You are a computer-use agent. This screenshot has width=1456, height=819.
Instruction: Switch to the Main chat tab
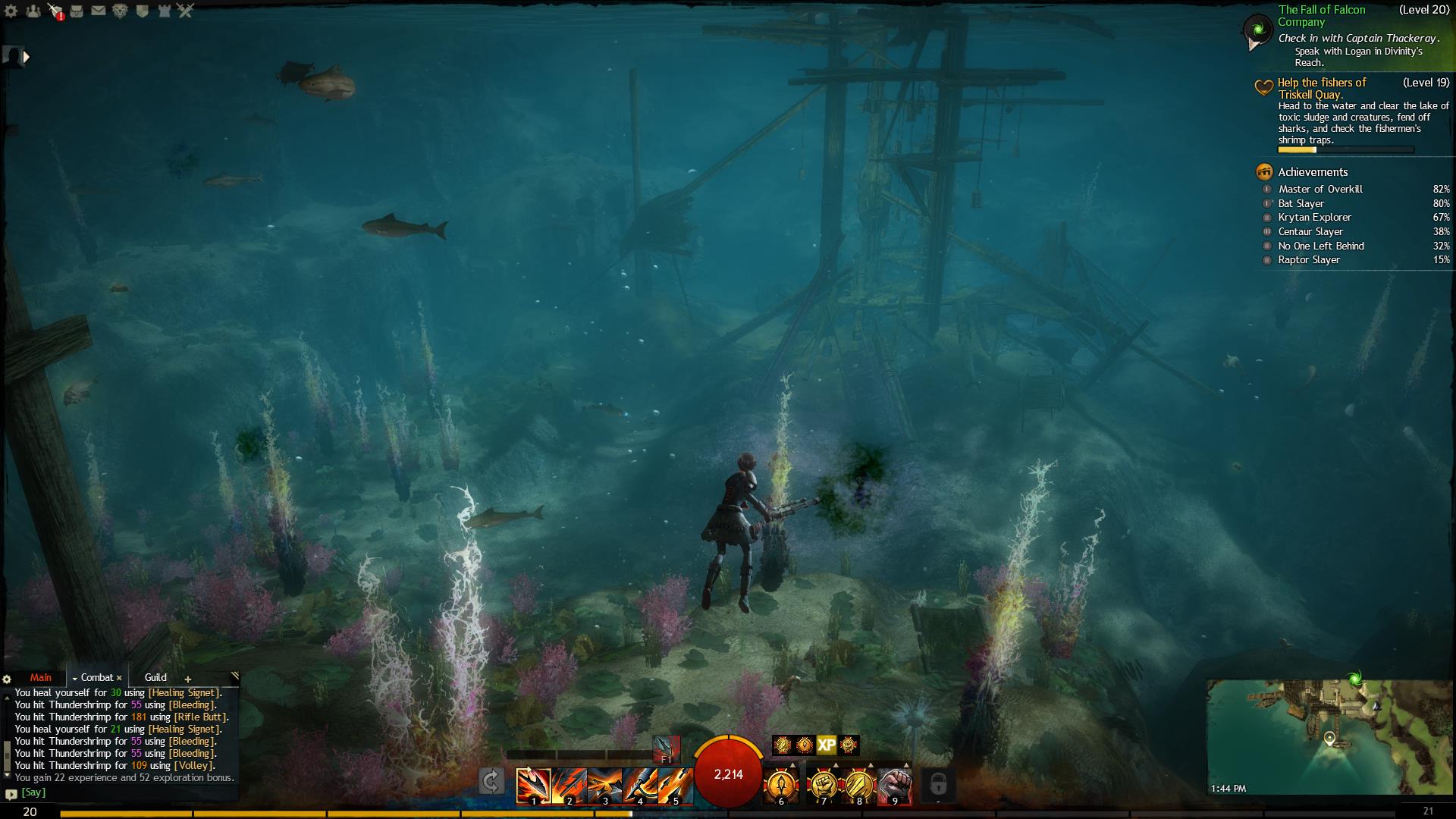pyautogui.click(x=41, y=677)
